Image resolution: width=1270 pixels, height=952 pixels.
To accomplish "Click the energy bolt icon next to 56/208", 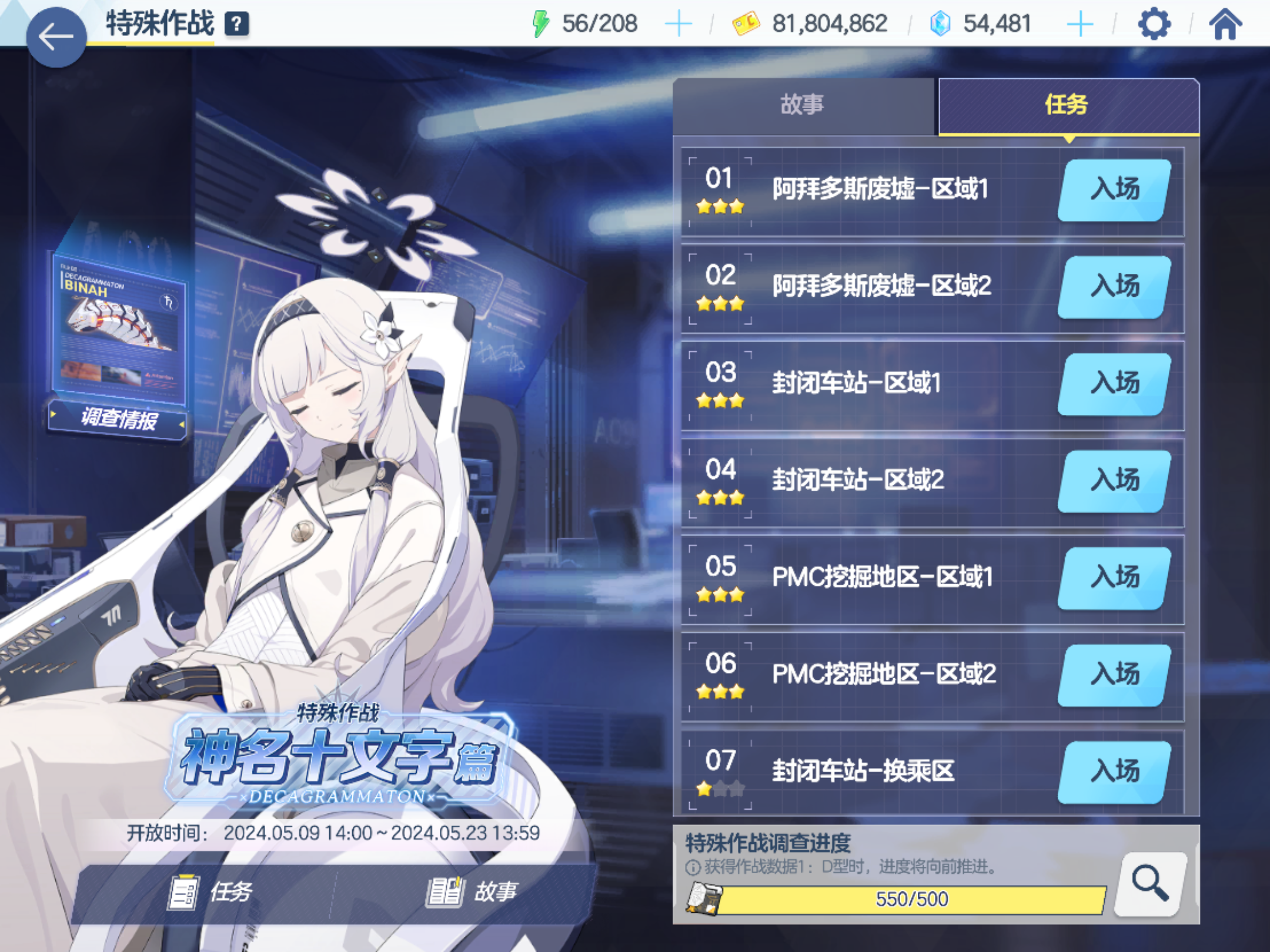I will (x=541, y=24).
